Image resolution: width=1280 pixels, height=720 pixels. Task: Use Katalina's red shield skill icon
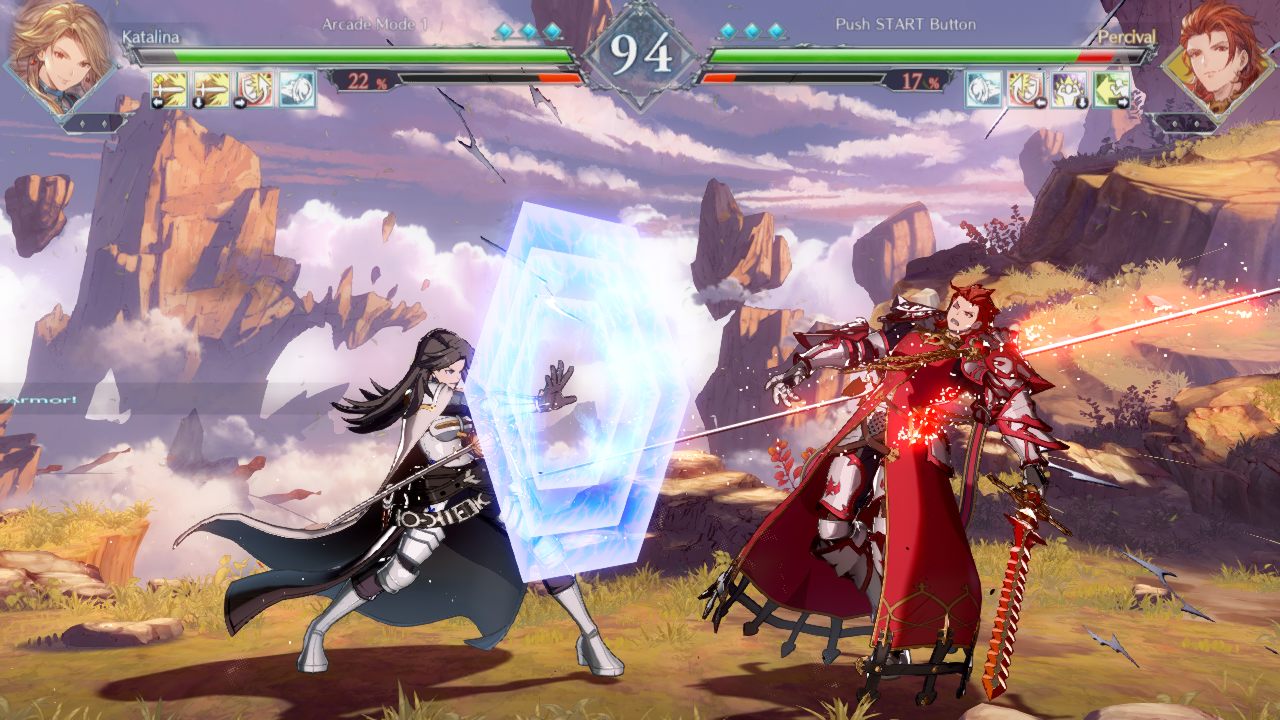pos(255,89)
